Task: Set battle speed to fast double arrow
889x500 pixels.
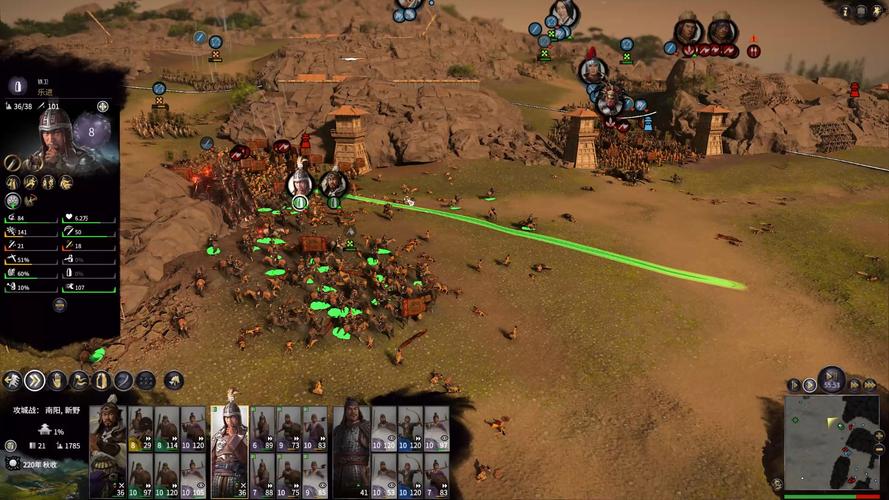Action: coord(854,384)
